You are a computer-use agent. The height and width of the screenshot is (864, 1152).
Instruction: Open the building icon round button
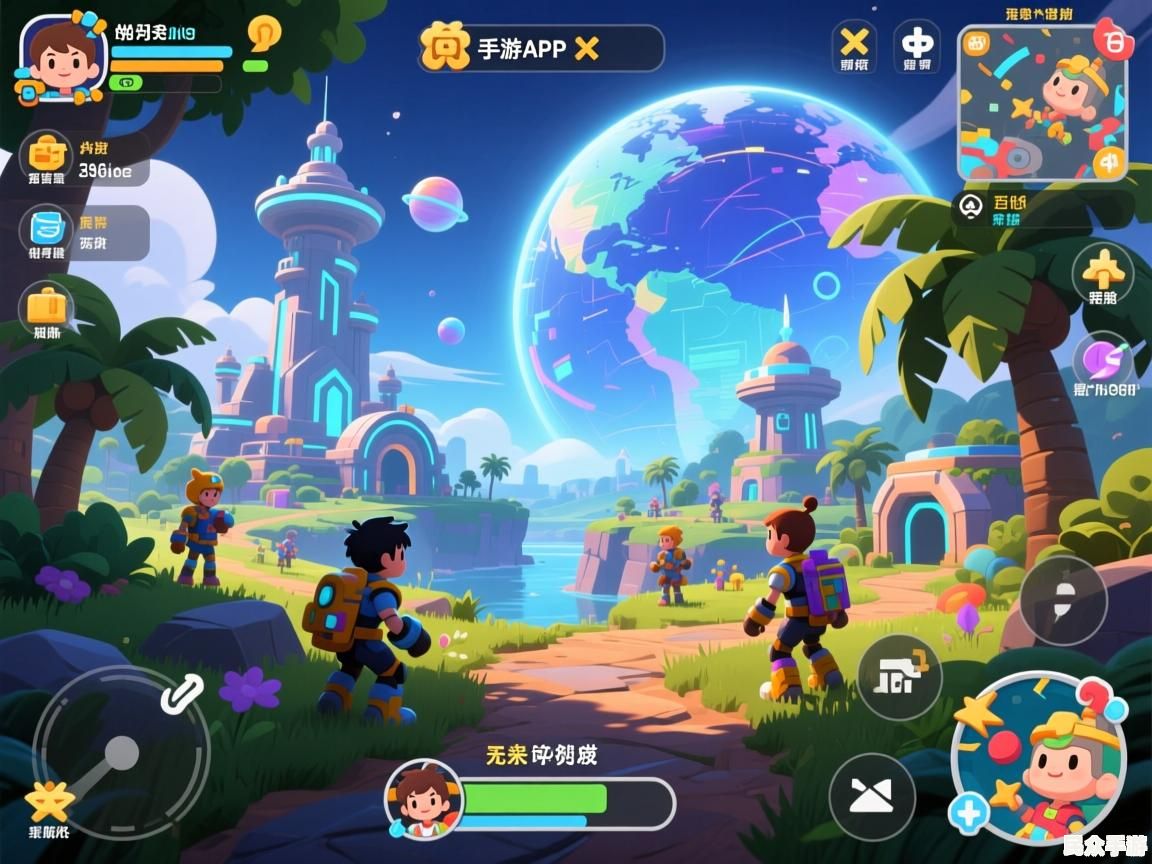(x=898, y=677)
